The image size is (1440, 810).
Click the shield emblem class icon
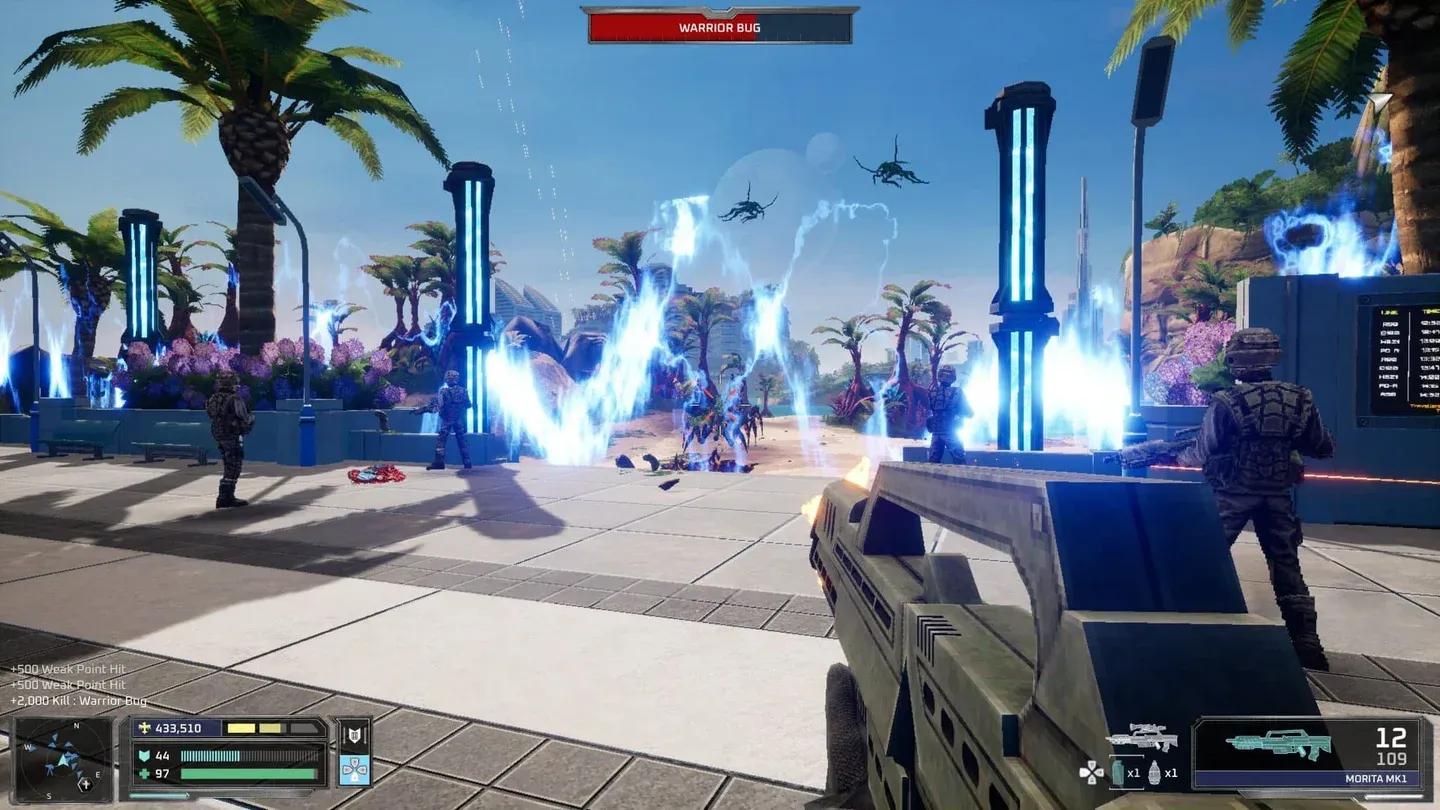coord(354,735)
